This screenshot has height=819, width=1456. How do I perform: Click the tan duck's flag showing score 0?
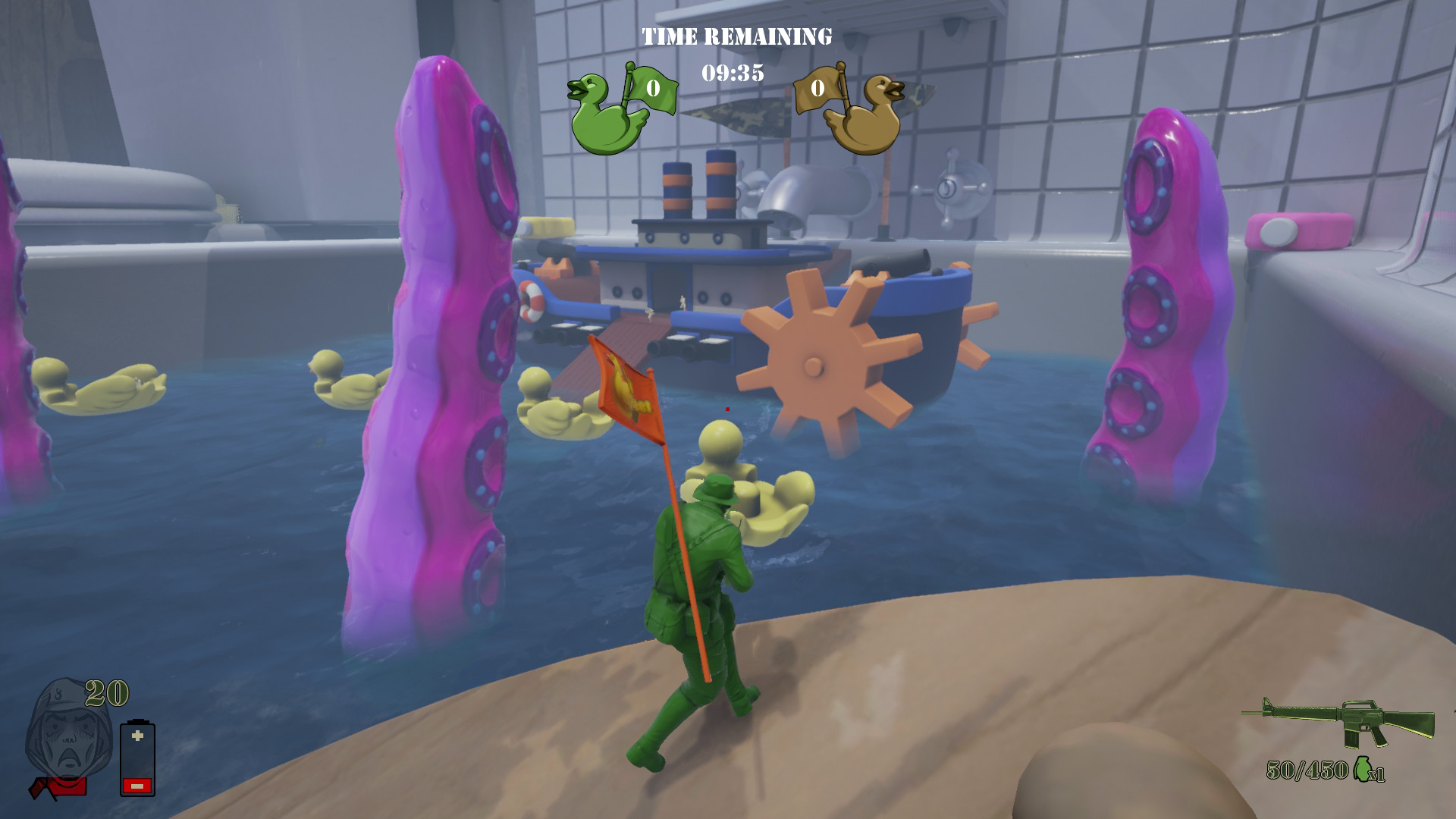(x=817, y=89)
